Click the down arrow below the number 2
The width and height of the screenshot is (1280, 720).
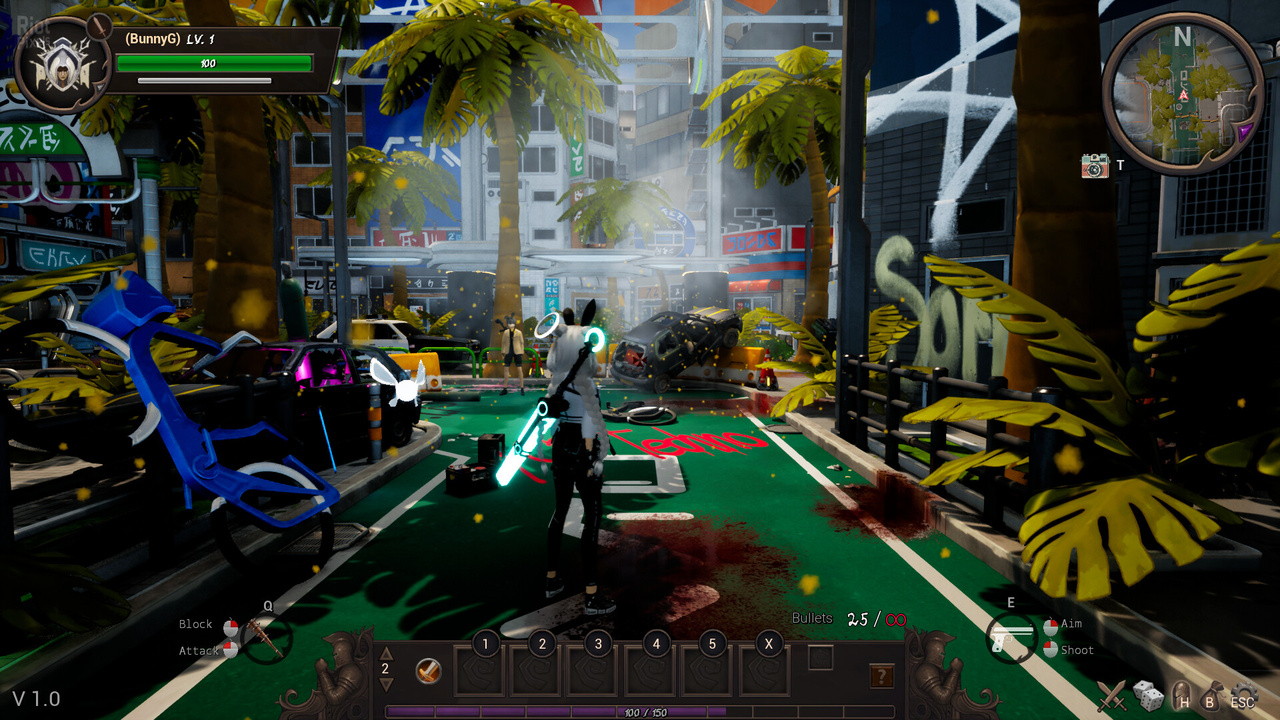[x=385, y=684]
